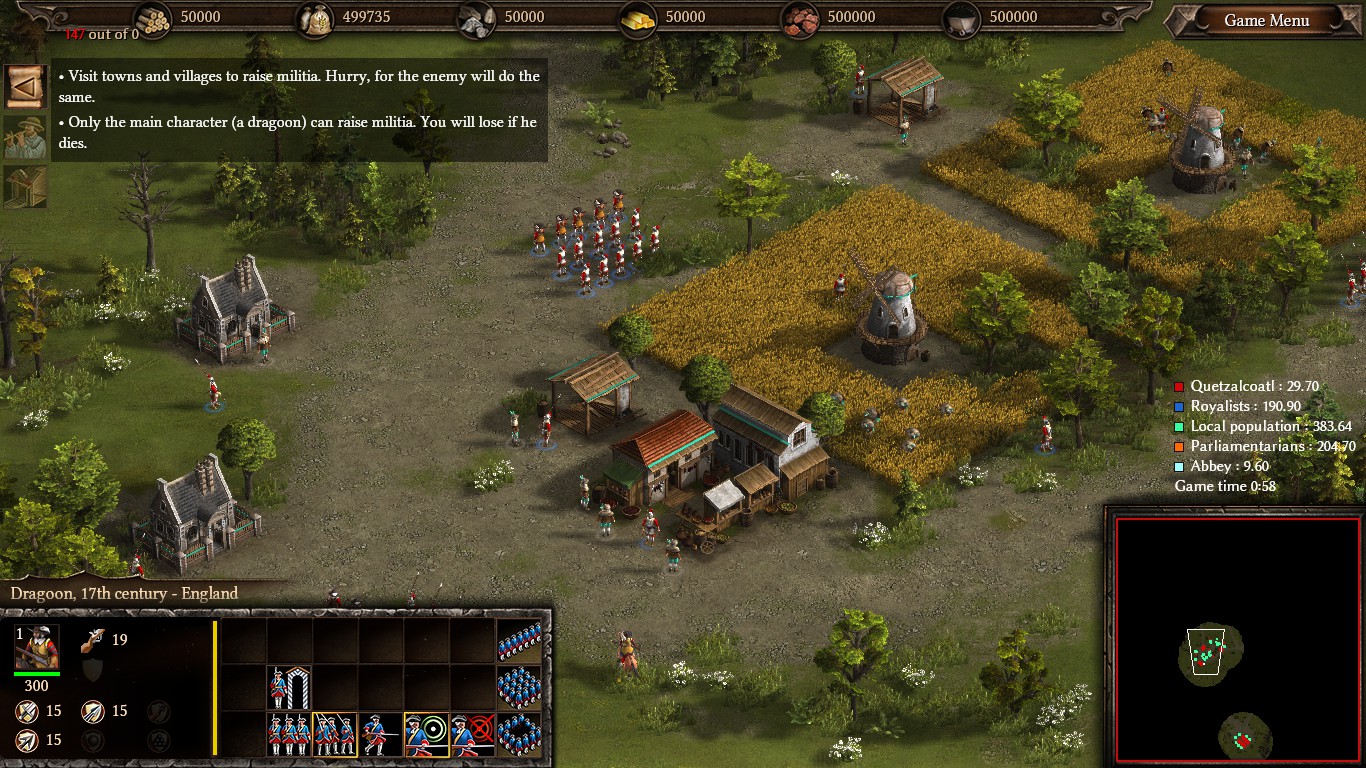Enable the green target fire command
The height and width of the screenshot is (768, 1366).
pos(427,734)
